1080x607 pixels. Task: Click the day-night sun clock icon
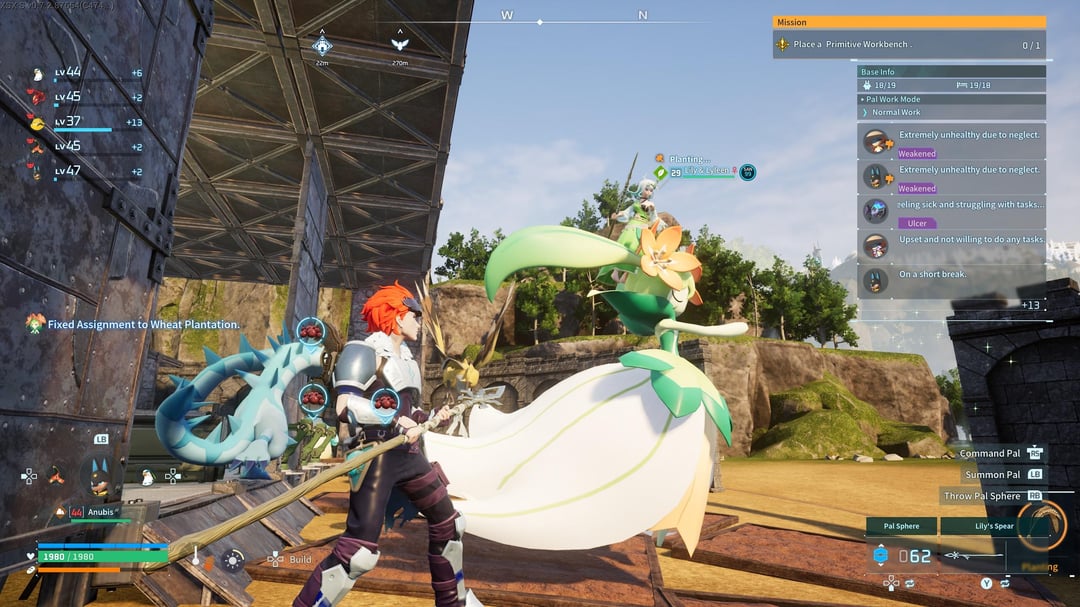[x=233, y=560]
